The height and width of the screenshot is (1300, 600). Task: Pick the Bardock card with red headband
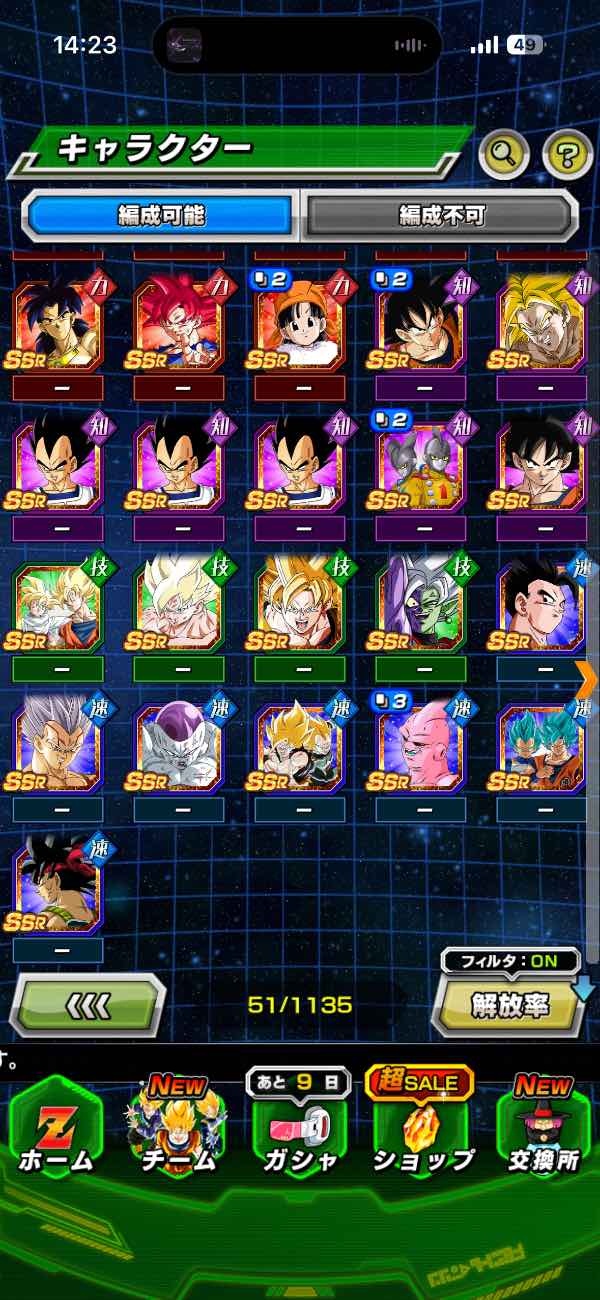click(57, 890)
